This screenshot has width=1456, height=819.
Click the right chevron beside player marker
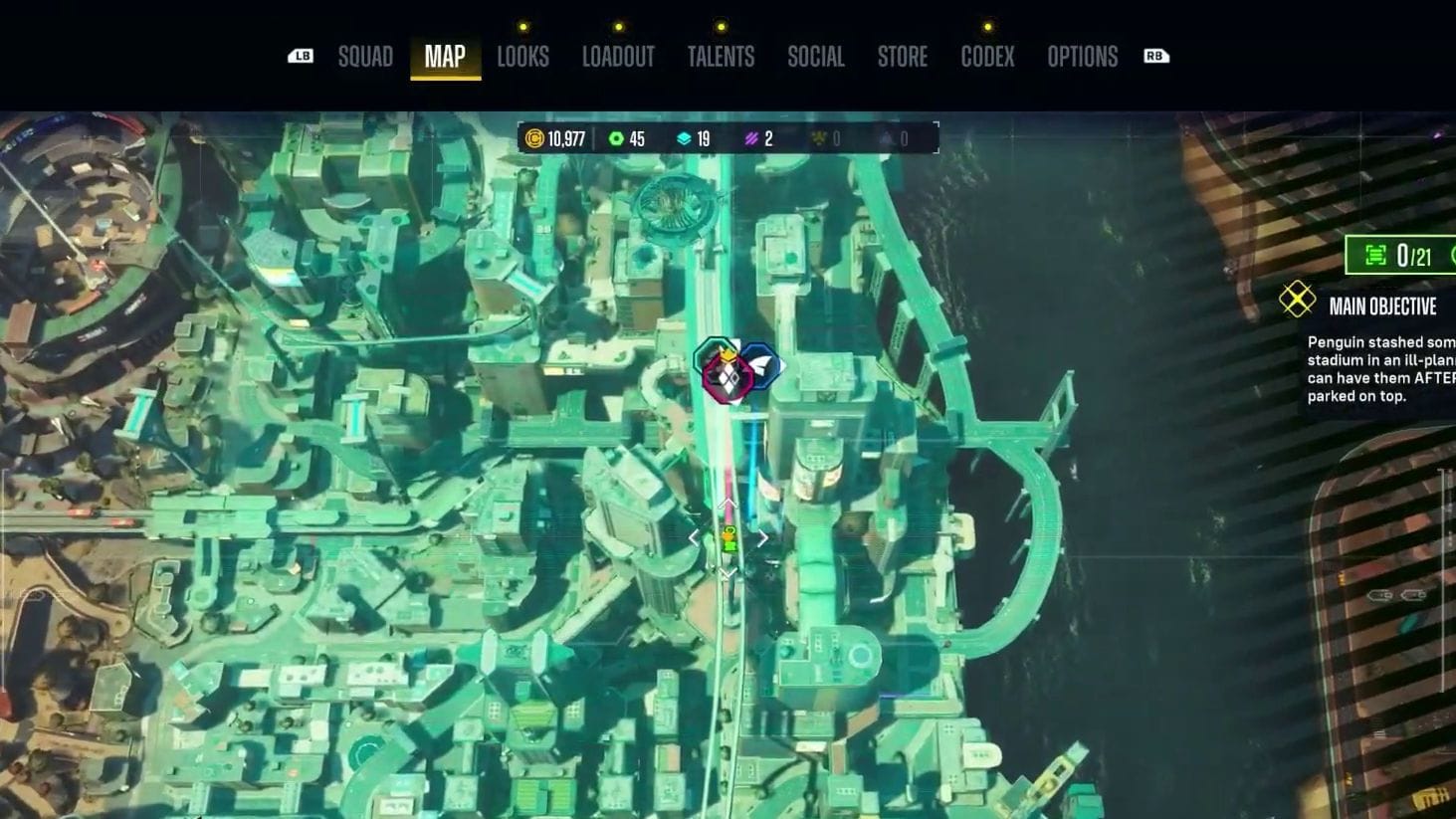(x=761, y=536)
